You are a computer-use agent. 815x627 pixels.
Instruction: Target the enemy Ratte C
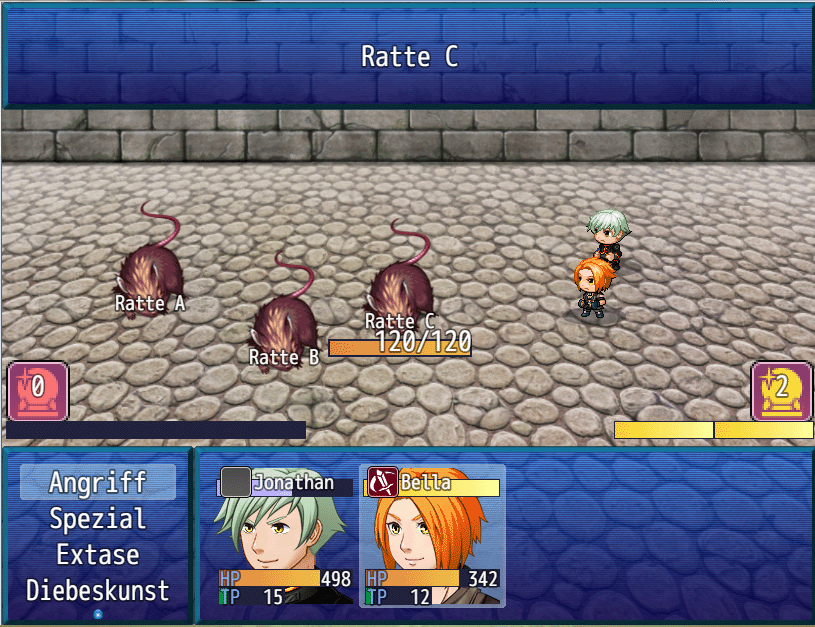[x=399, y=284]
